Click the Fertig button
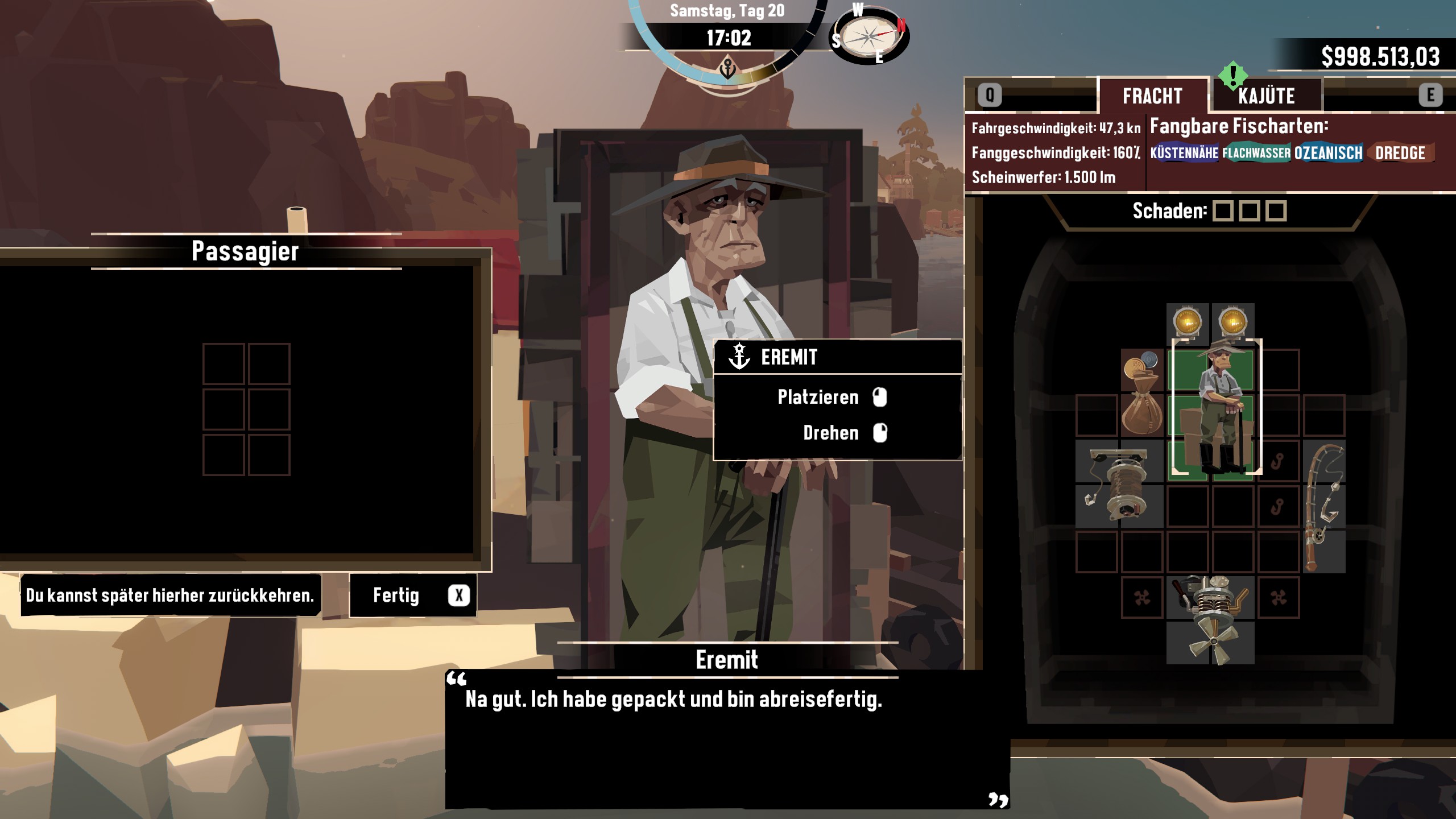The width and height of the screenshot is (1456, 819). point(412,595)
